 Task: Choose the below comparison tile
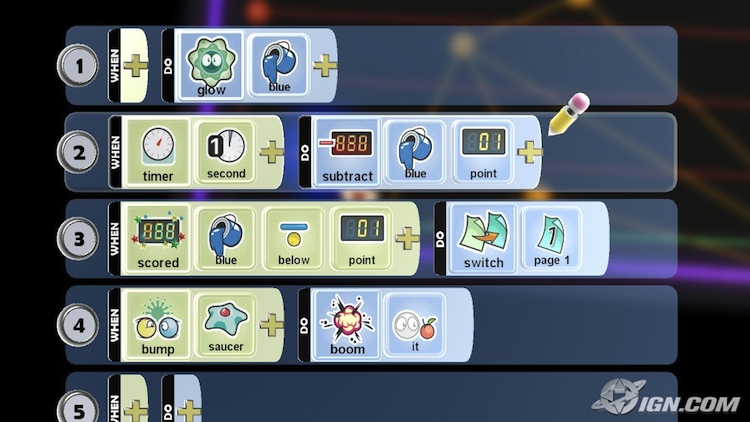point(294,239)
